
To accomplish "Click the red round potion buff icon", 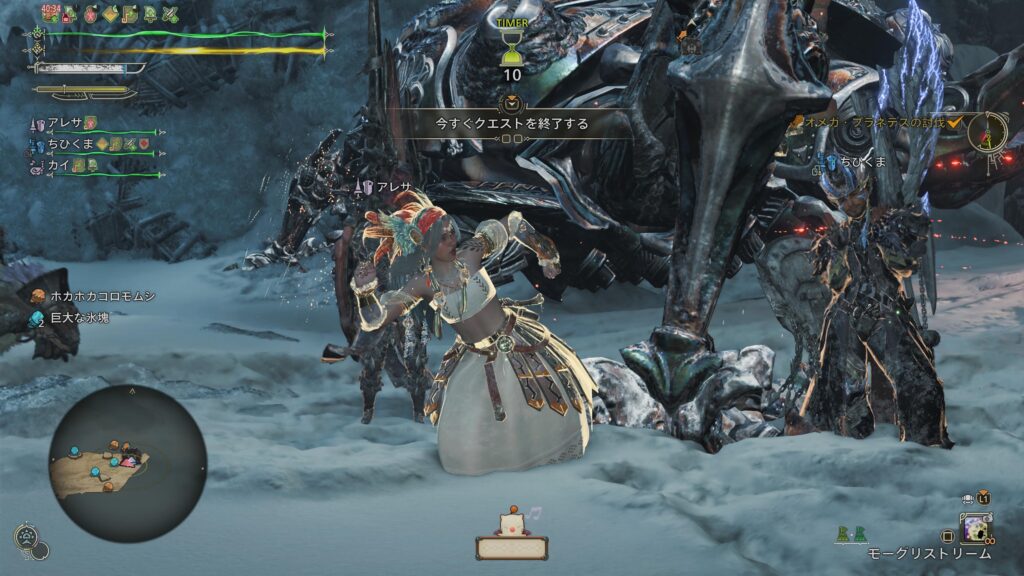I will click(x=89, y=14).
